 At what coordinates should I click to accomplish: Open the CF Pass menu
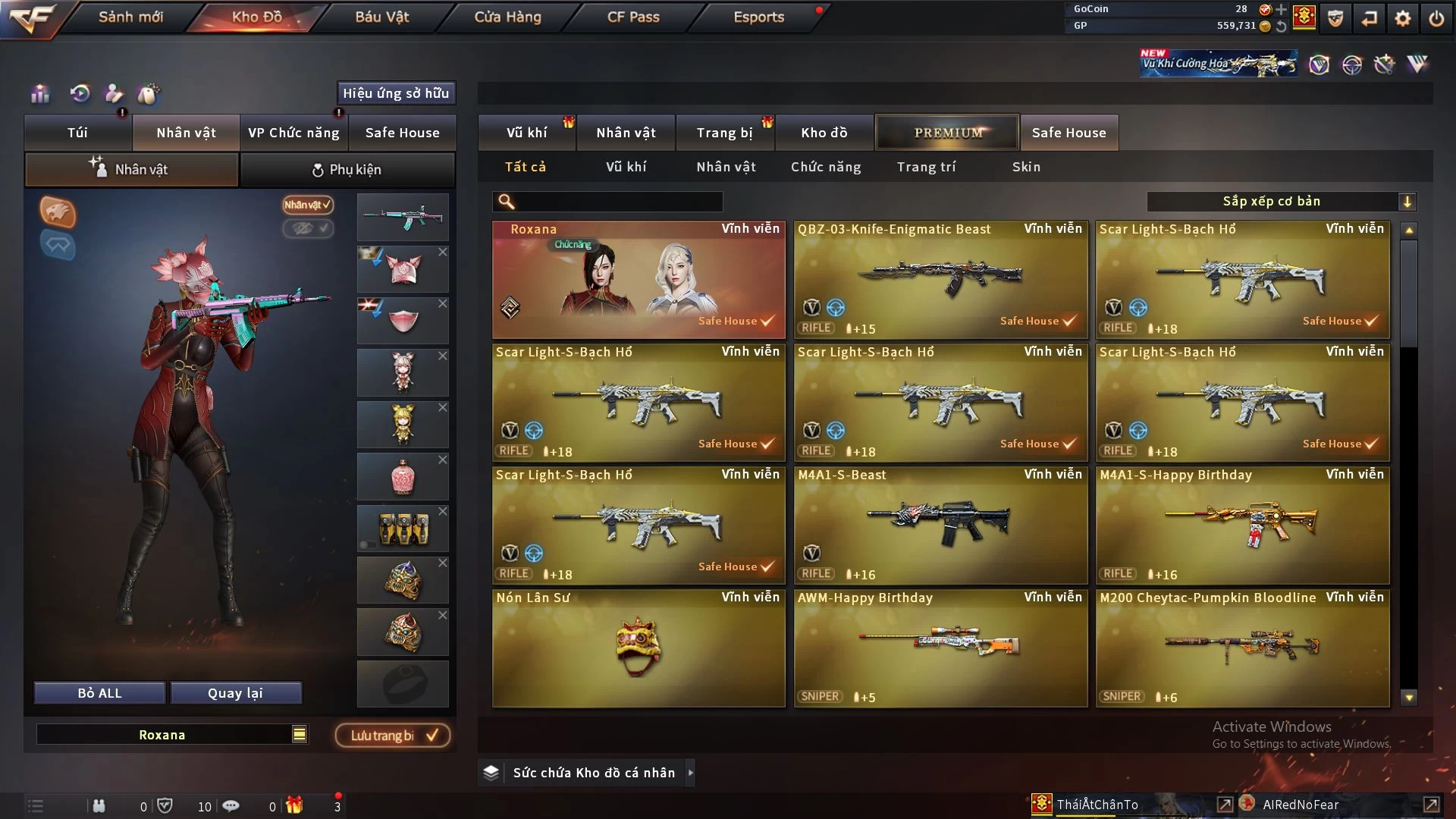633,17
